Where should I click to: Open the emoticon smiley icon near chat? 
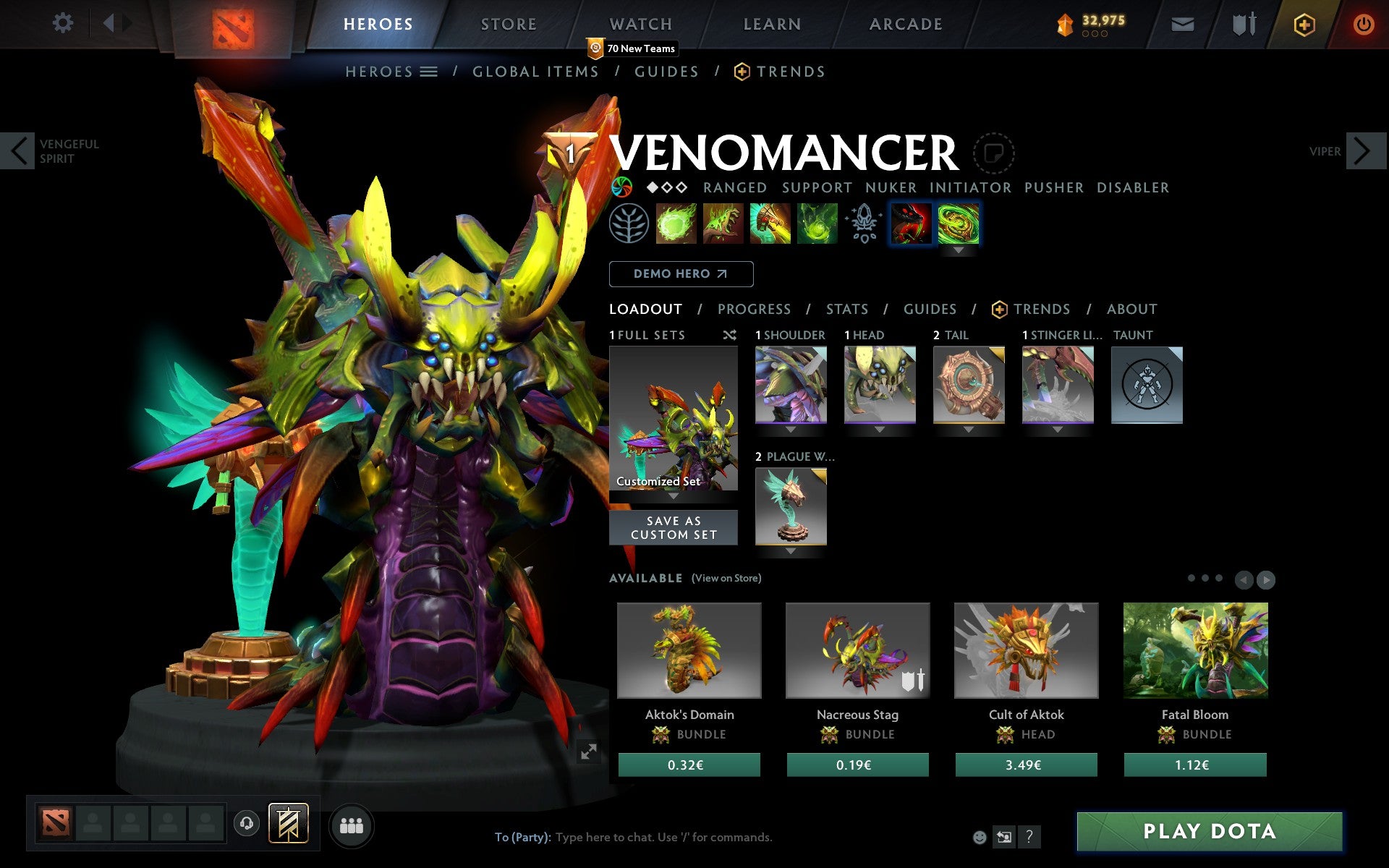coord(981,837)
